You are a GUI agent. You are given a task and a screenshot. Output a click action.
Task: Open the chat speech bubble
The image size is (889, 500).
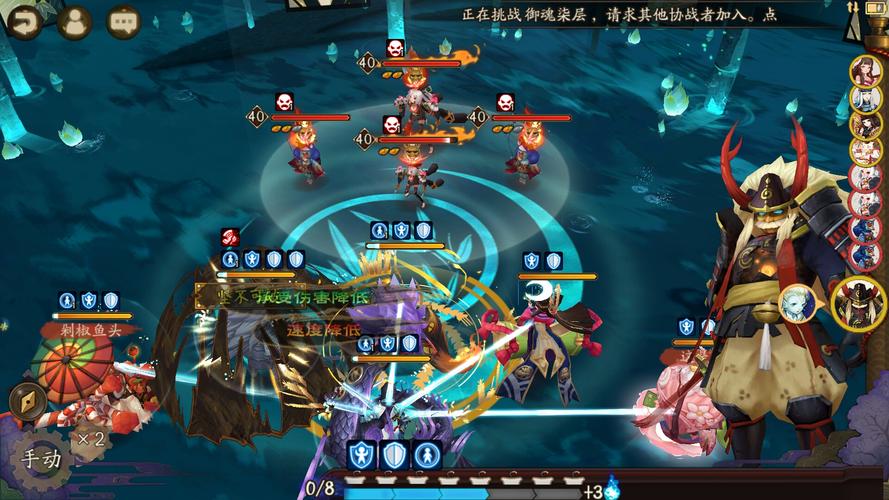[124, 22]
